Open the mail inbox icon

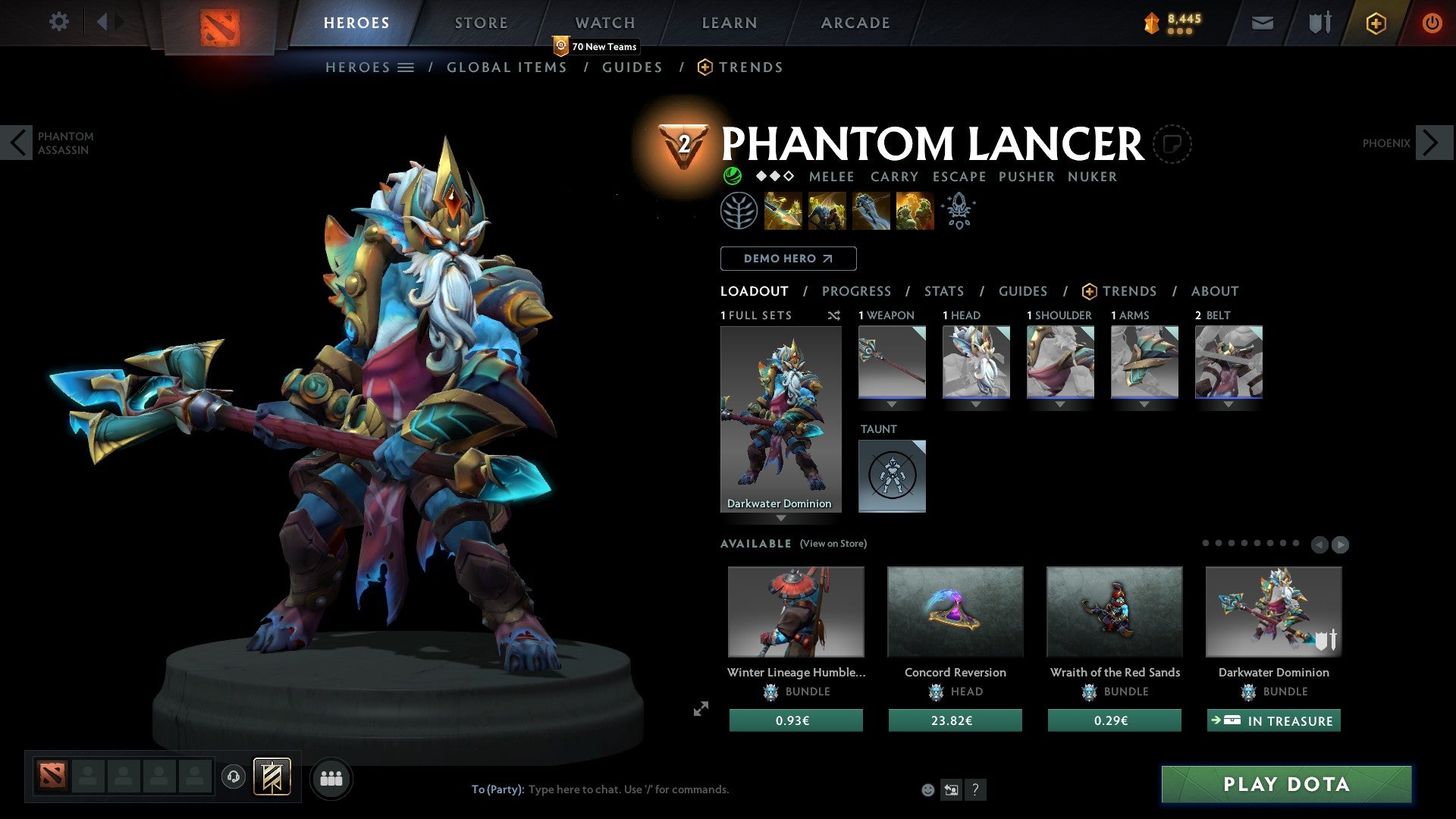click(x=1262, y=23)
